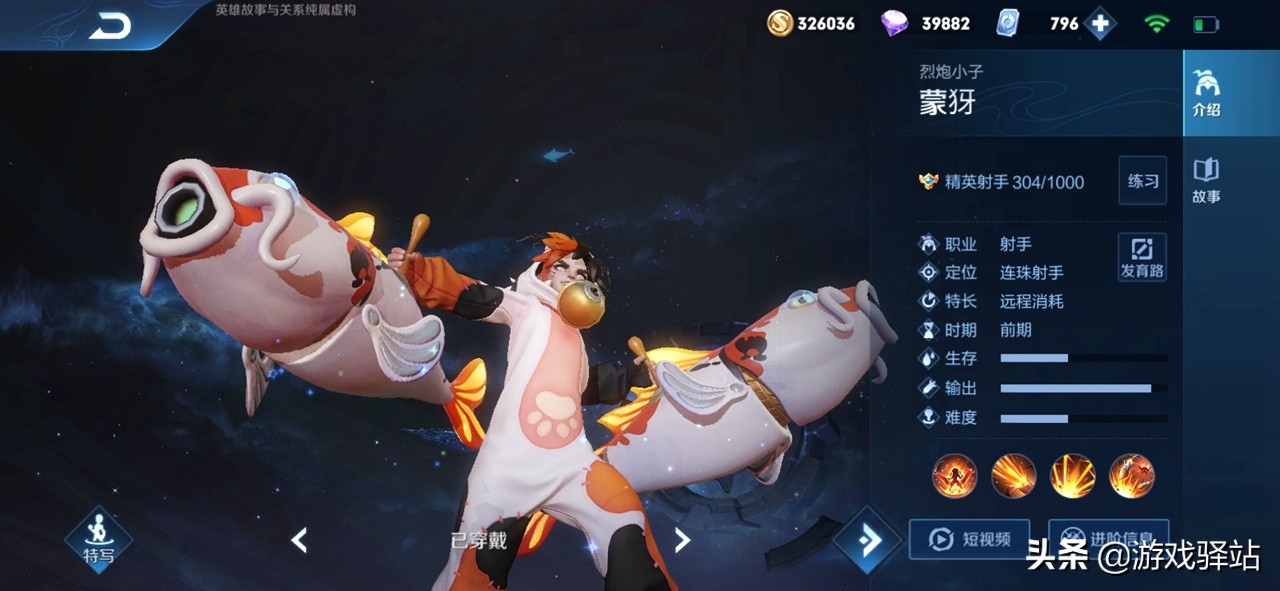Tap the 练习 practice button
Image resolution: width=1280 pixels, height=591 pixels.
click(x=1142, y=181)
